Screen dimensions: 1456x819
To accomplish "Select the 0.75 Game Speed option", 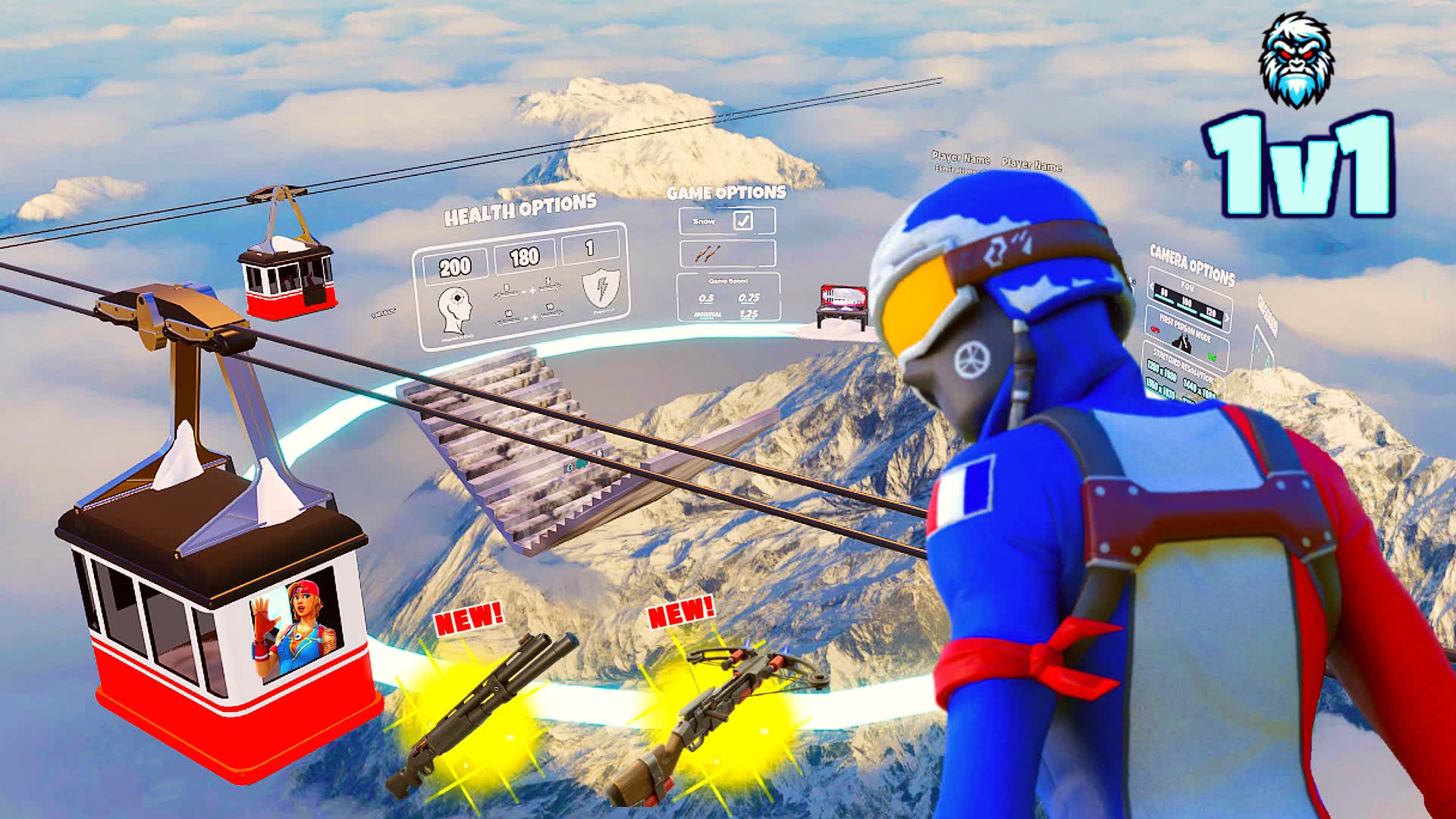I will click(748, 297).
